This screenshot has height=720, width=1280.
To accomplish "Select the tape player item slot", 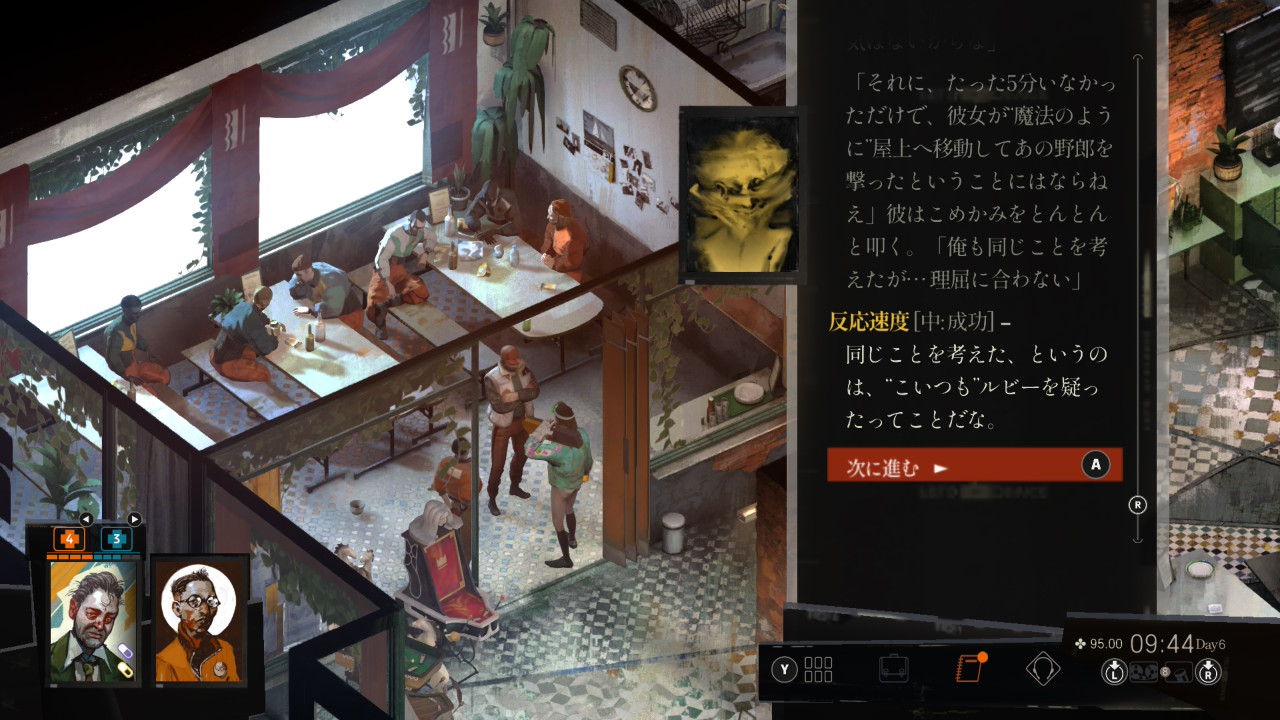I will tap(1144, 672).
